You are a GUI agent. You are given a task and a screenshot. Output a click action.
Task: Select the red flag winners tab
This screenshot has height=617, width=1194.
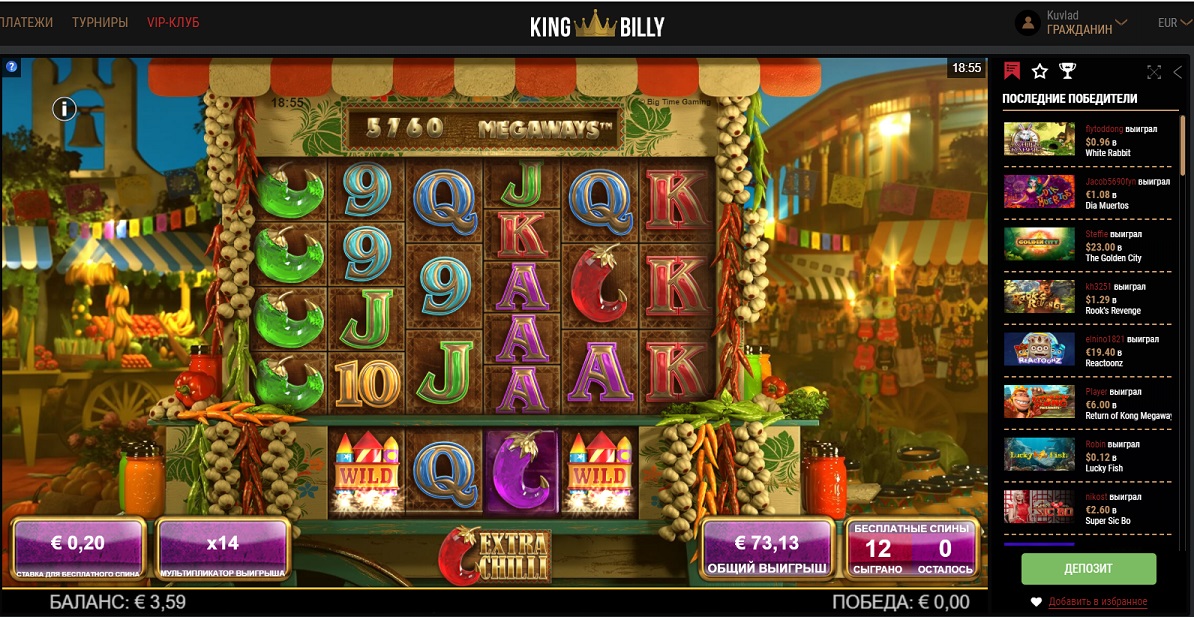(1012, 71)
